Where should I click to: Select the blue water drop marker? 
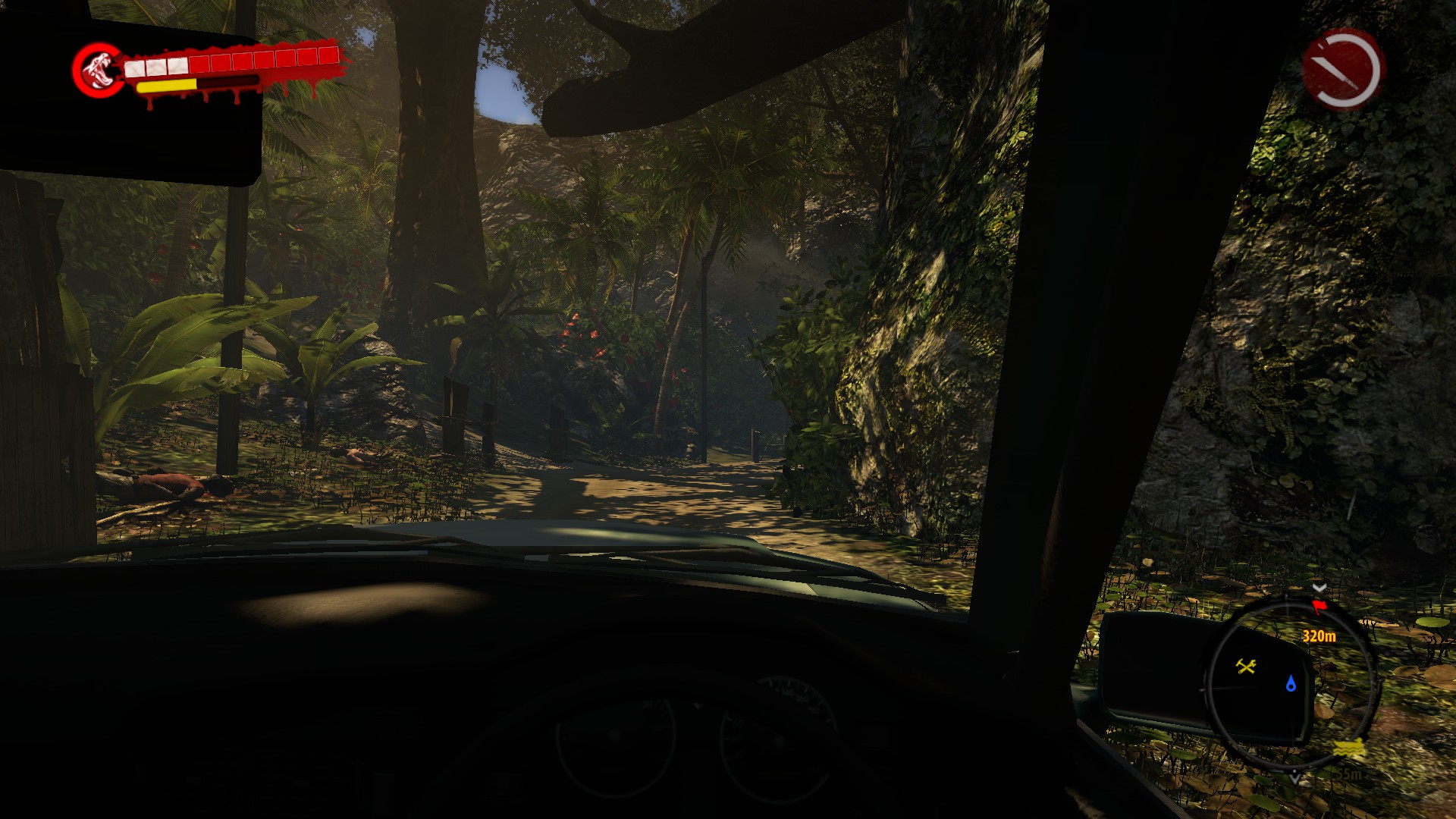1291,684
